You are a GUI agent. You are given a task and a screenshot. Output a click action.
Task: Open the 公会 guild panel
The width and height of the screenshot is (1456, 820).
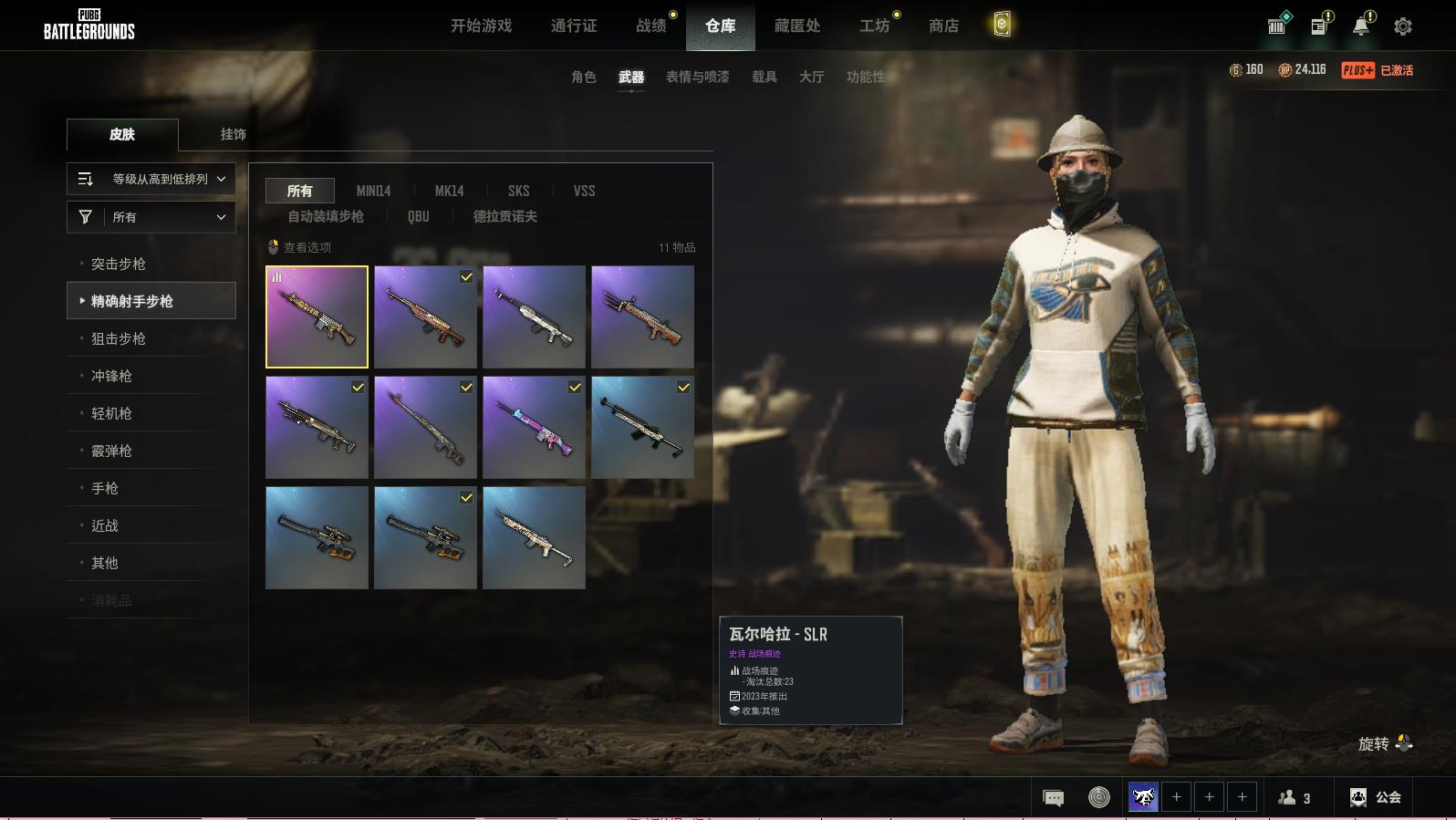1375,797
